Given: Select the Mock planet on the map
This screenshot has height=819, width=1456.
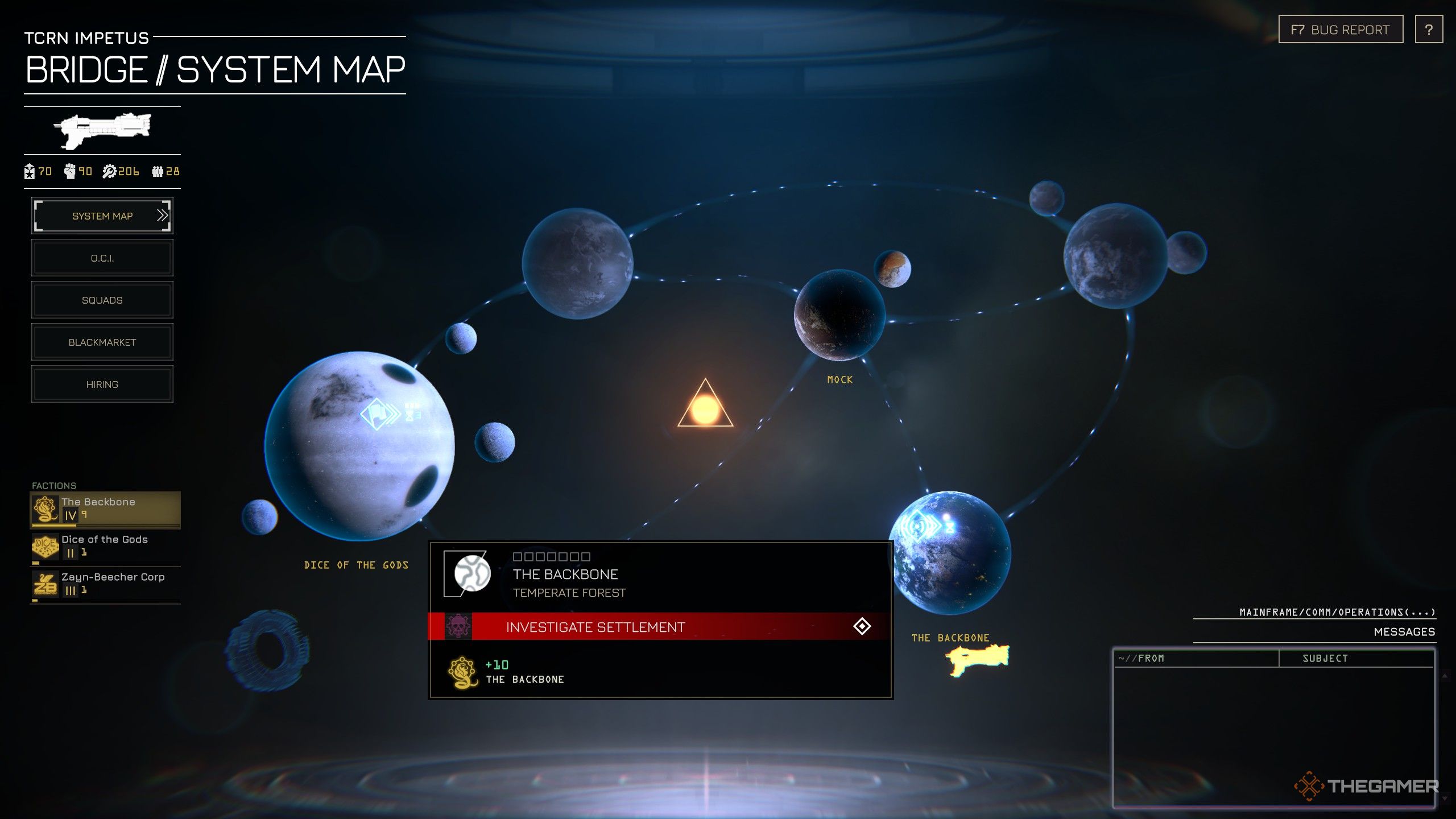Looking at the screenshot, I should (x=839, y=315).
